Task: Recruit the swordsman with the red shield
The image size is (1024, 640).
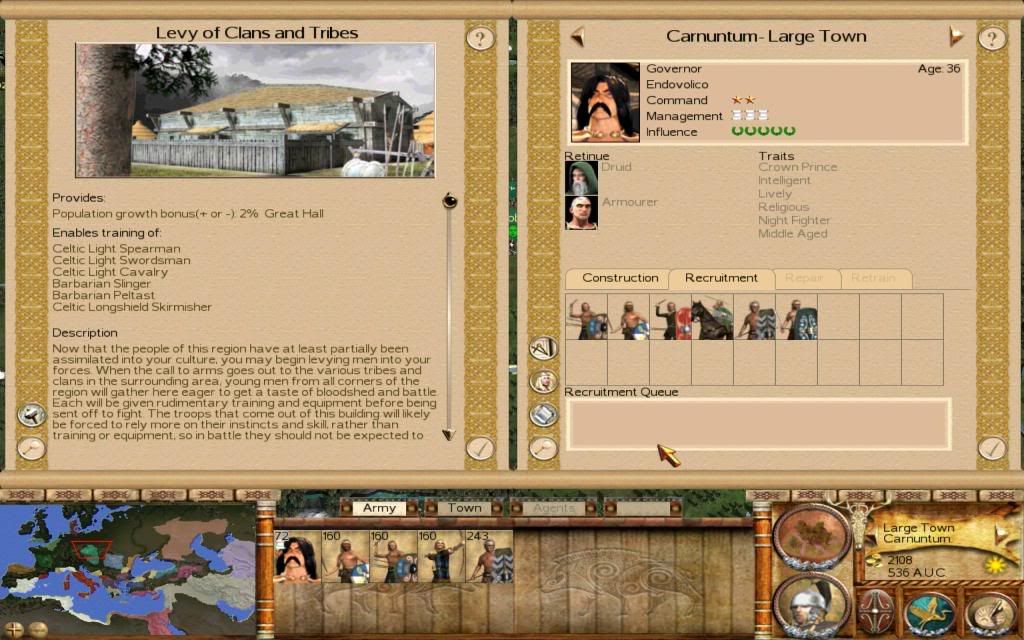Action: (670, 317)
